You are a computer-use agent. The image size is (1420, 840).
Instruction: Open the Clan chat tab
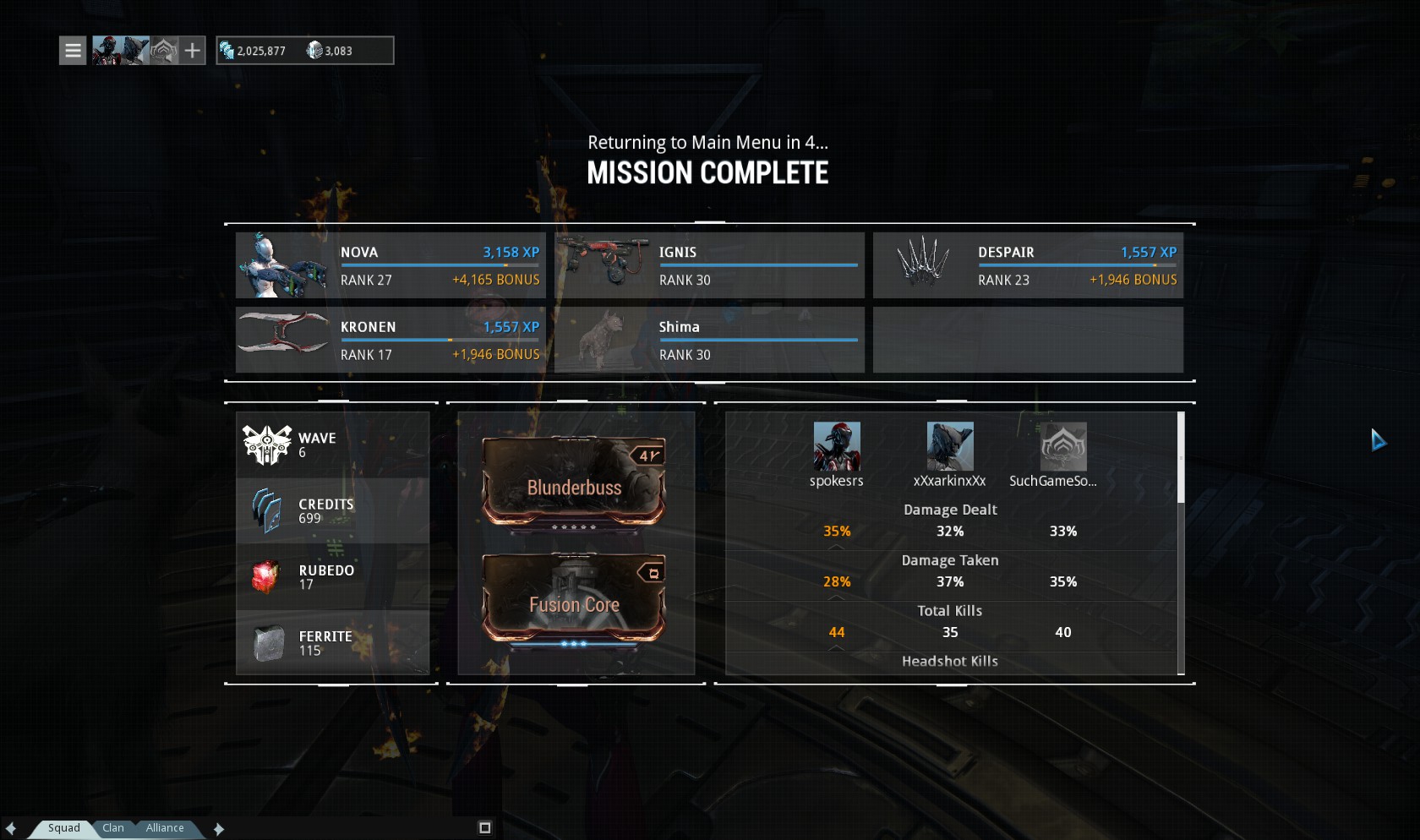coord(113,828)
